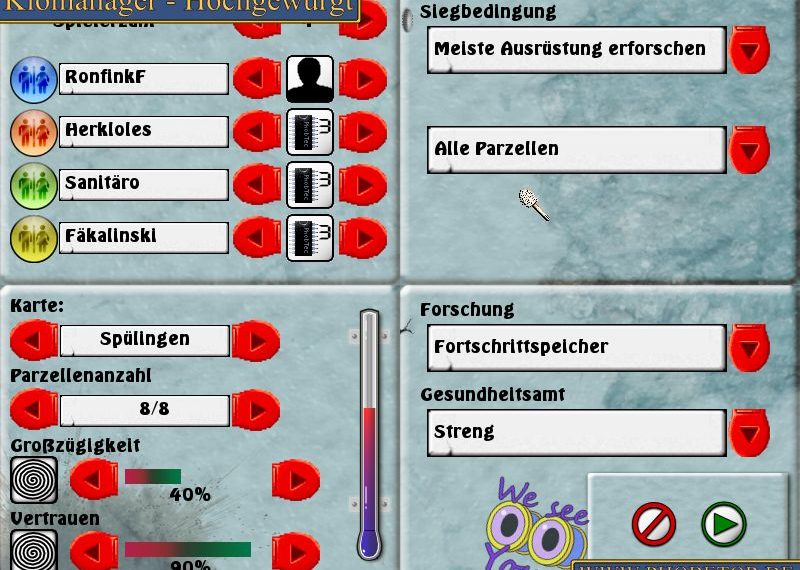Edit the Fäkalinski player name field
The image size is (800, 570).
(144, 237)
